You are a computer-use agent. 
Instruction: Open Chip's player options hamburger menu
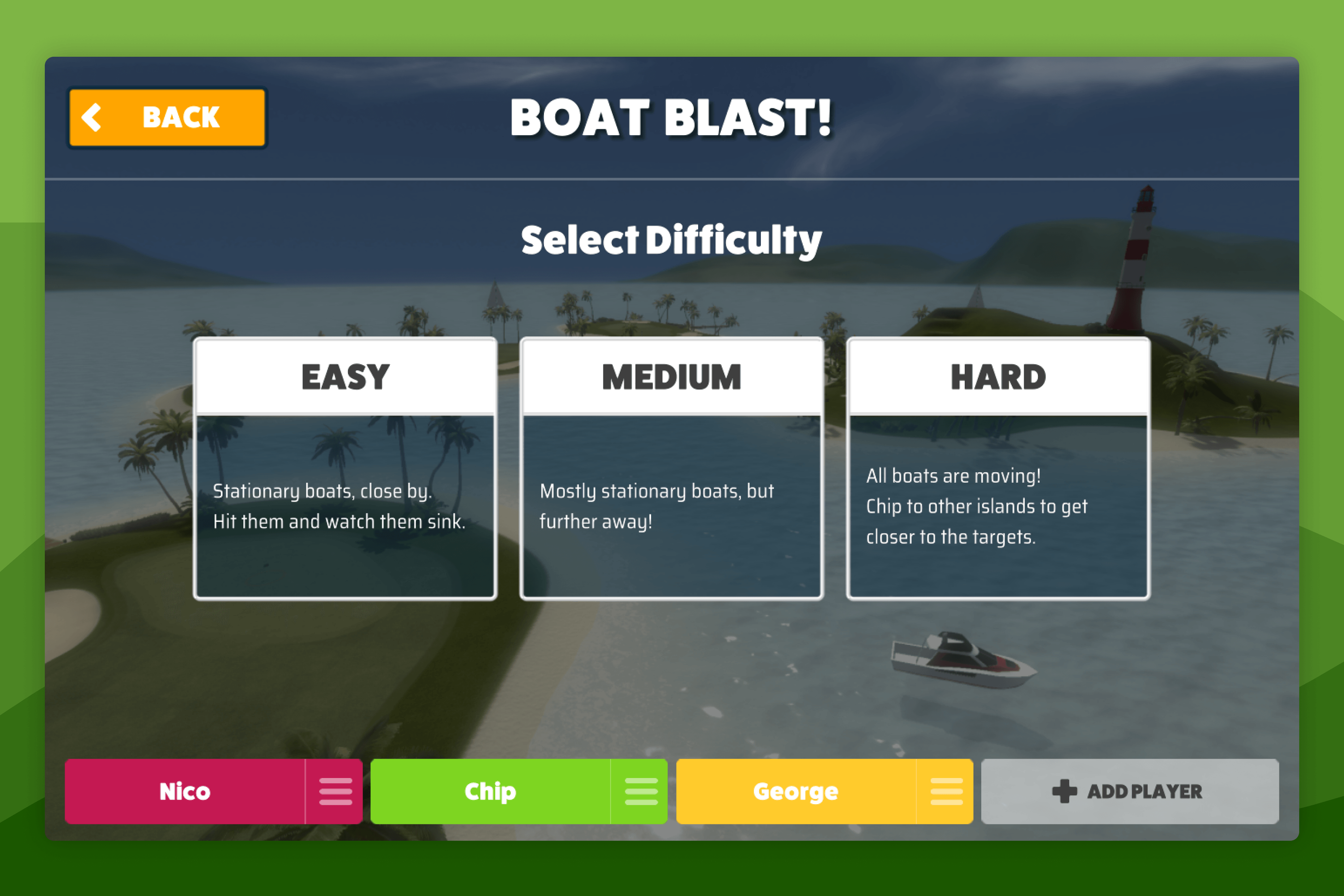(x=642, y=792)
